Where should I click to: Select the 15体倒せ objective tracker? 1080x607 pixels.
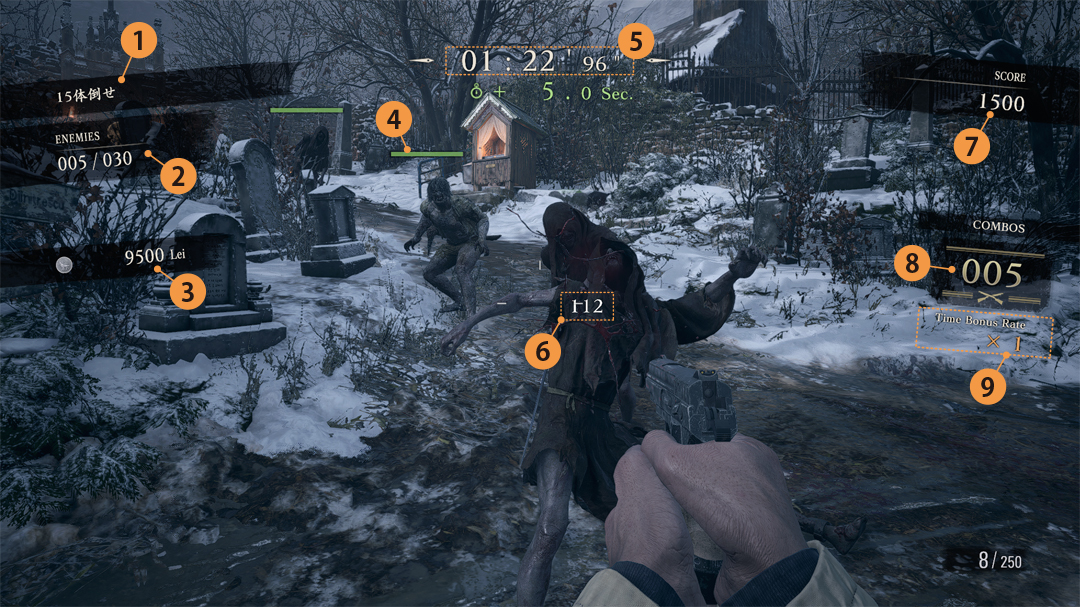85,93
